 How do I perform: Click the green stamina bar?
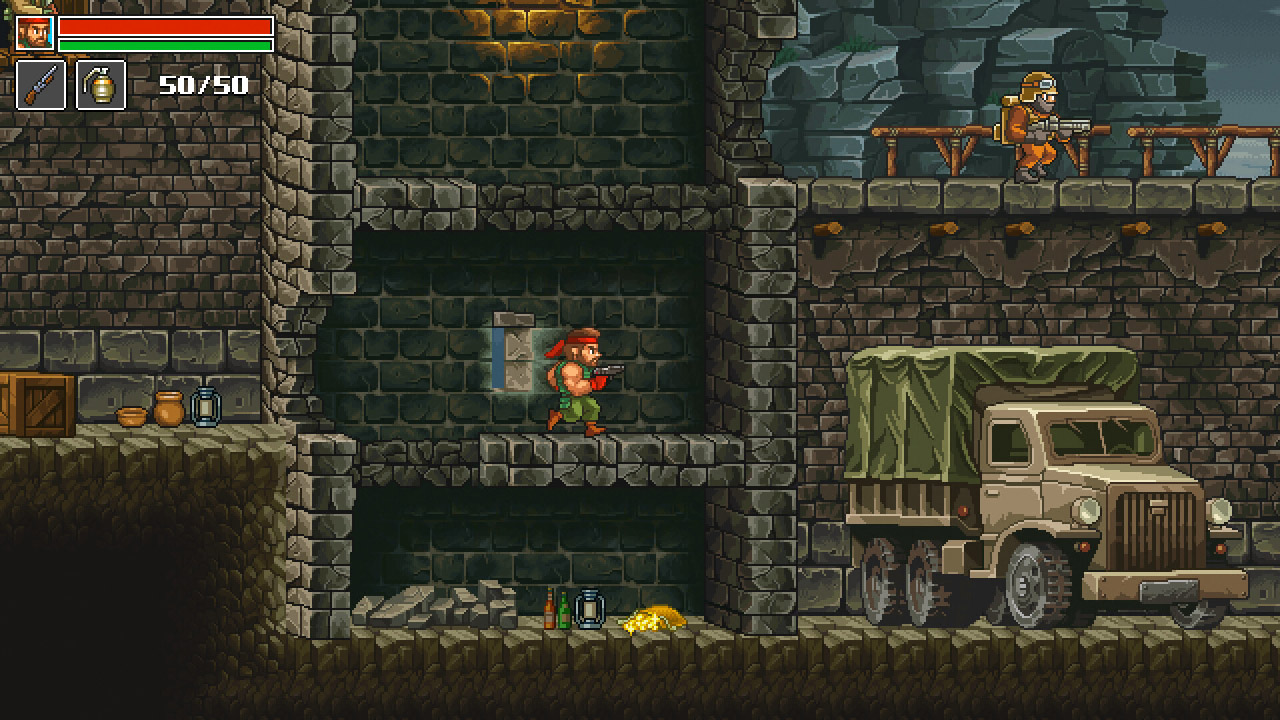(165, 46)
